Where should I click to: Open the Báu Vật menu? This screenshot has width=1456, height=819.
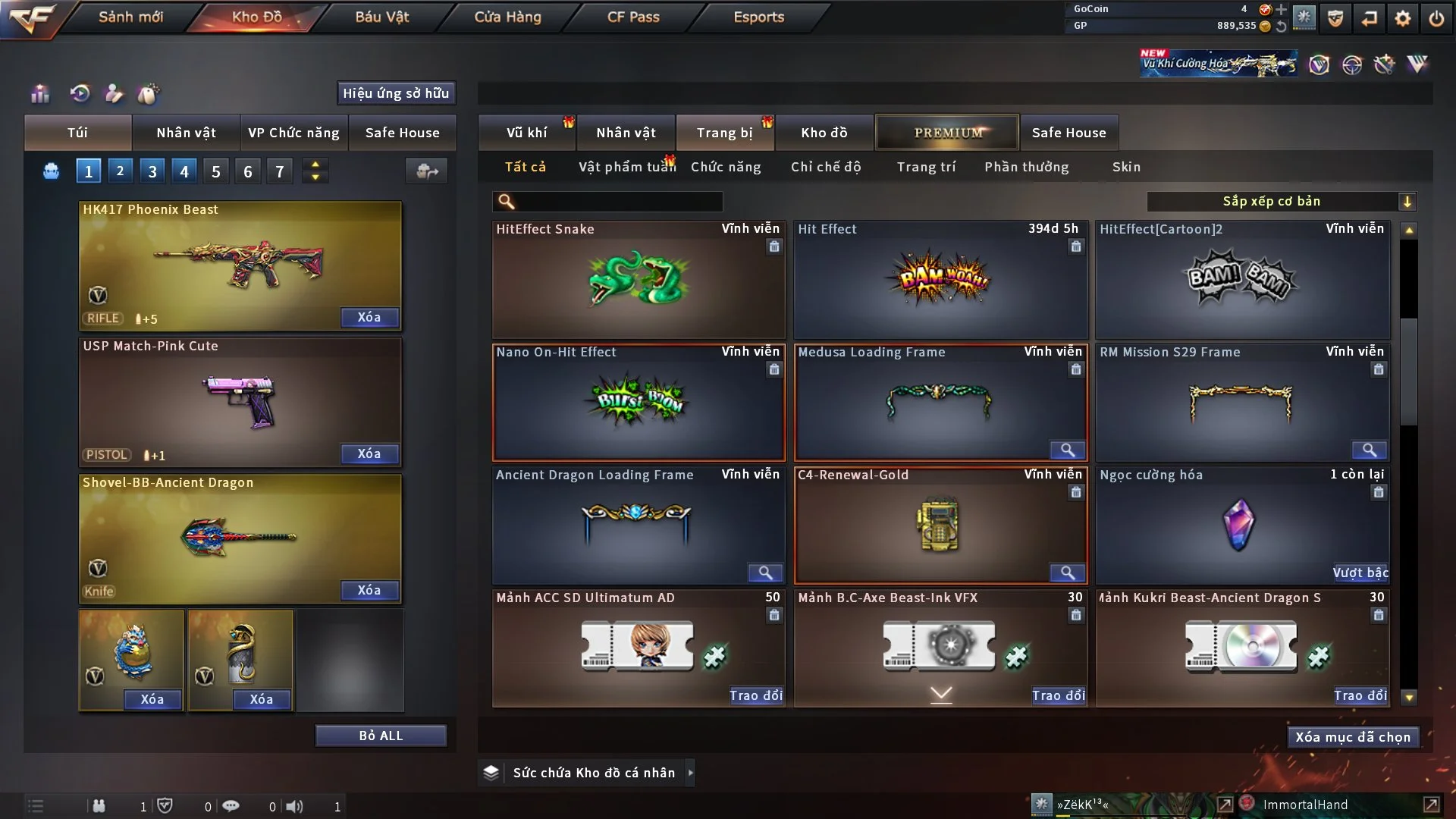click(x=381, y=17)
